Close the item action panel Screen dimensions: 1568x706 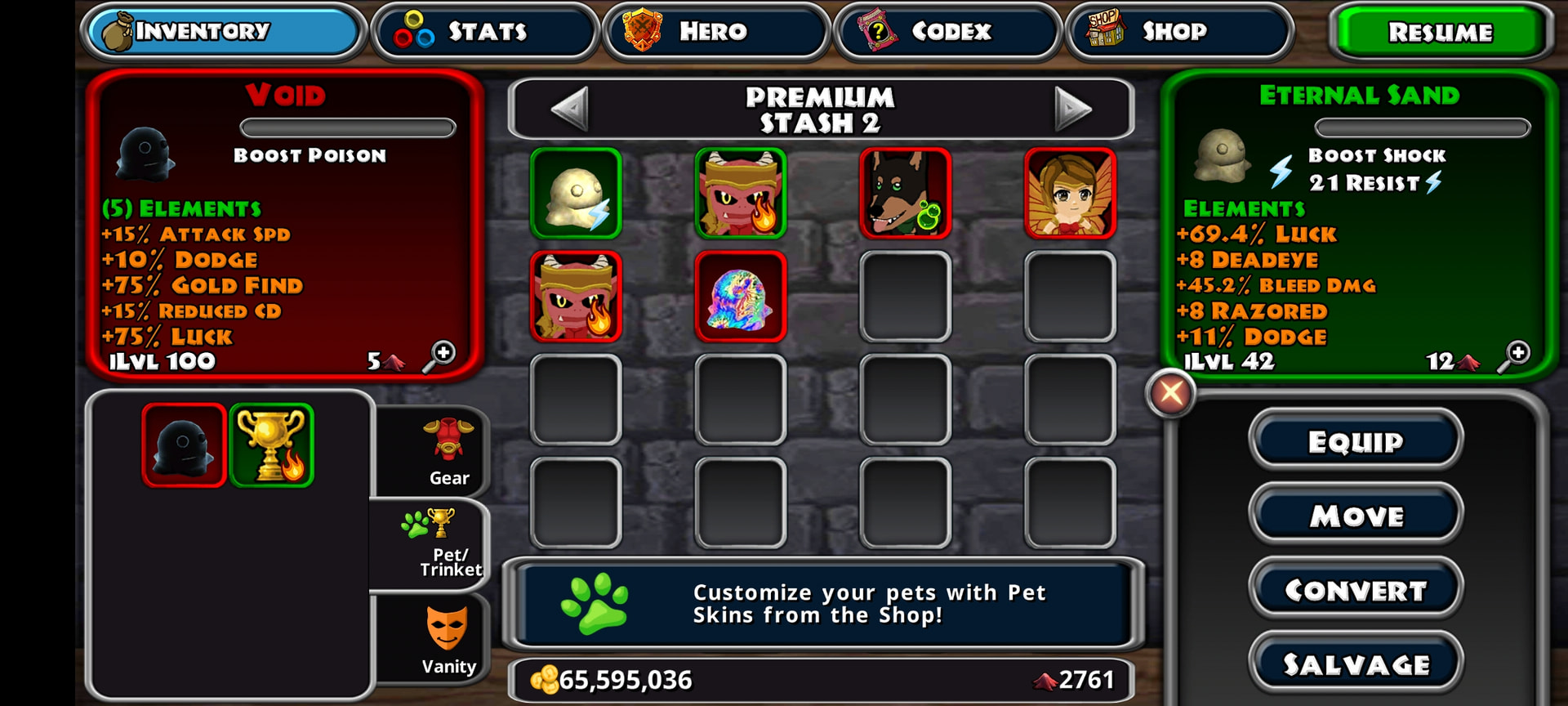tap(1171, 393)
